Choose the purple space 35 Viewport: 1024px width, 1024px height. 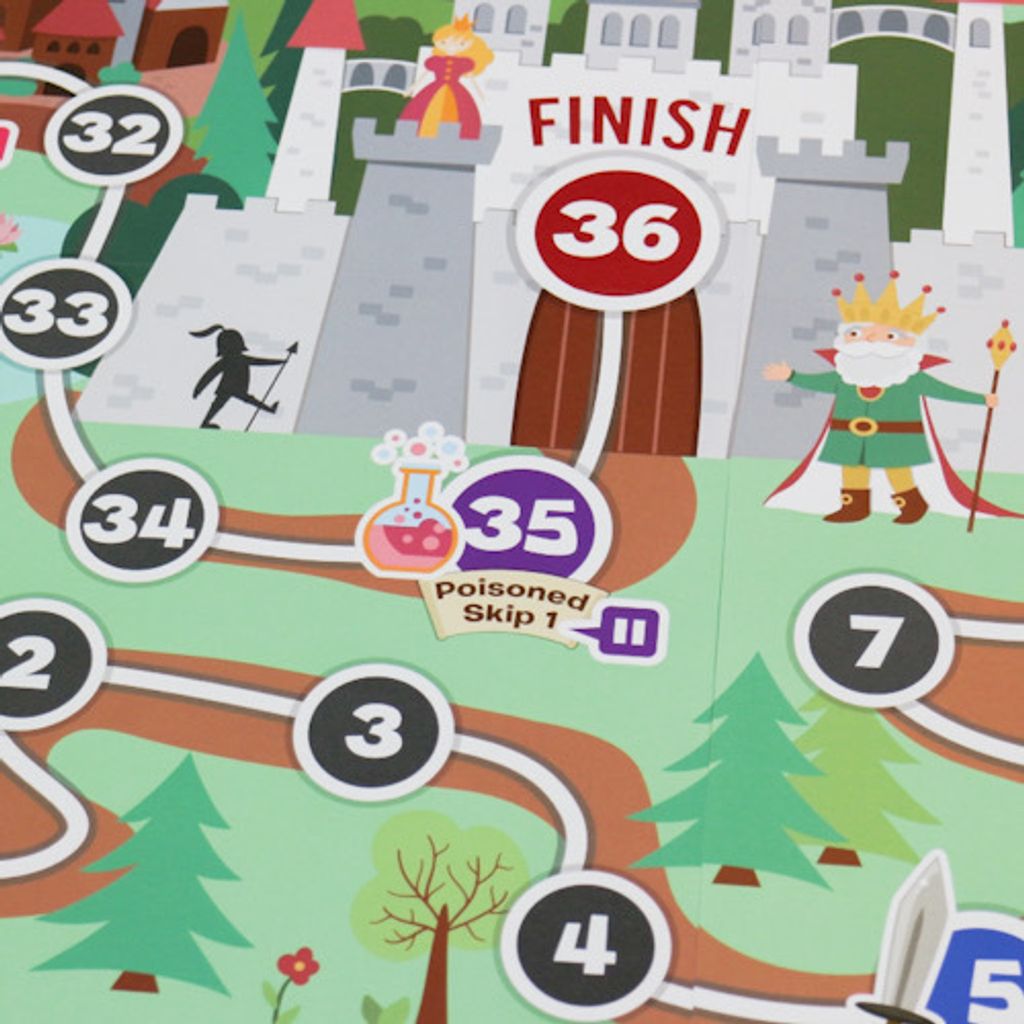(x=527, y=525)
